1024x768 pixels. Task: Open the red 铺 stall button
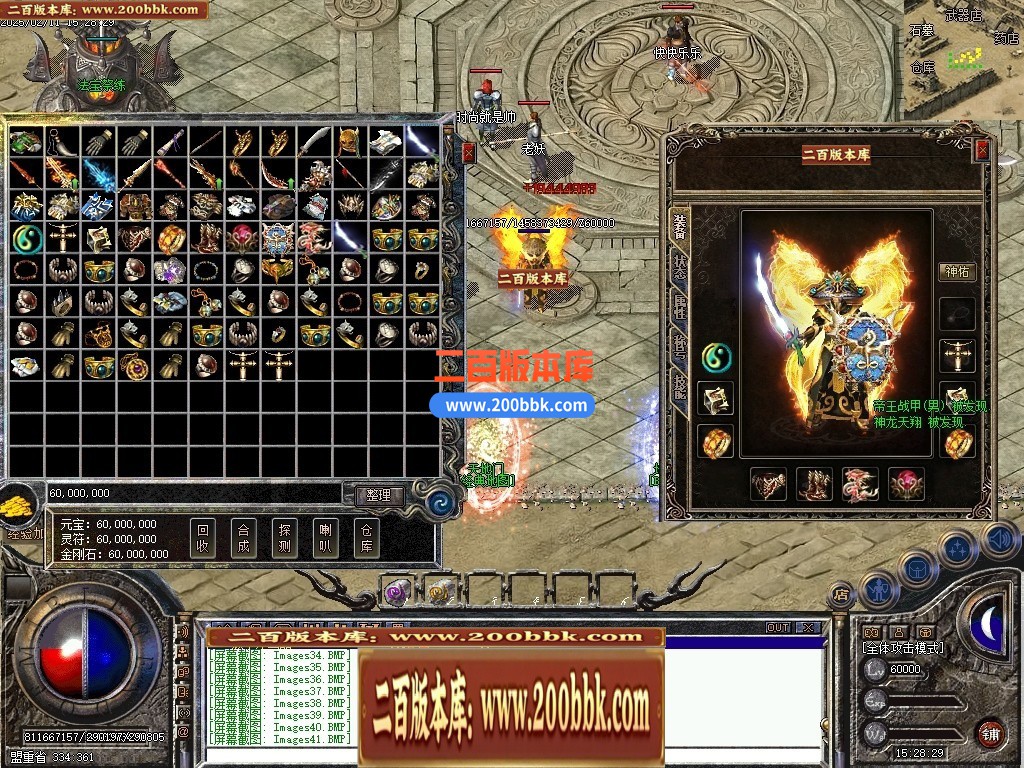point(990,733)
